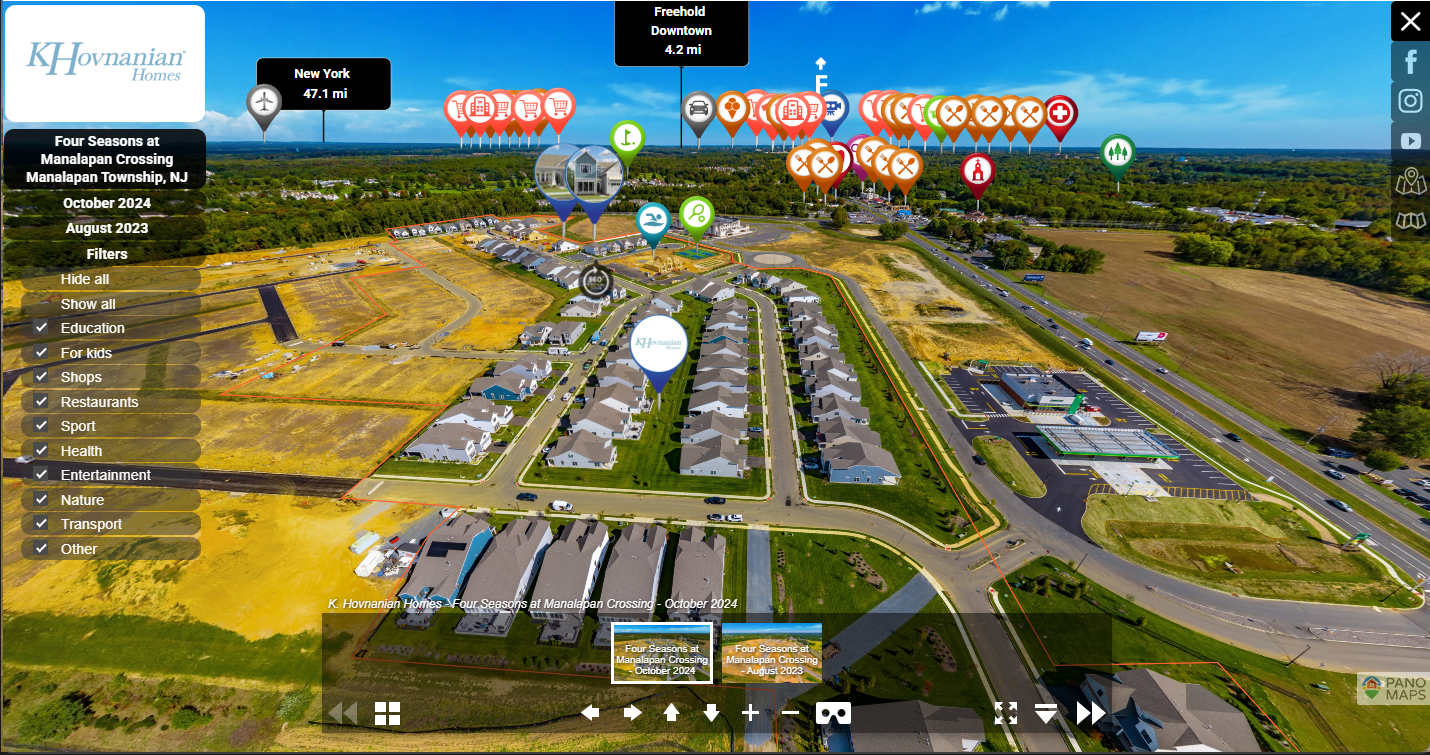Open the YouTube link
This screenshot has width=1430, height=755.
click(1410, 141)
